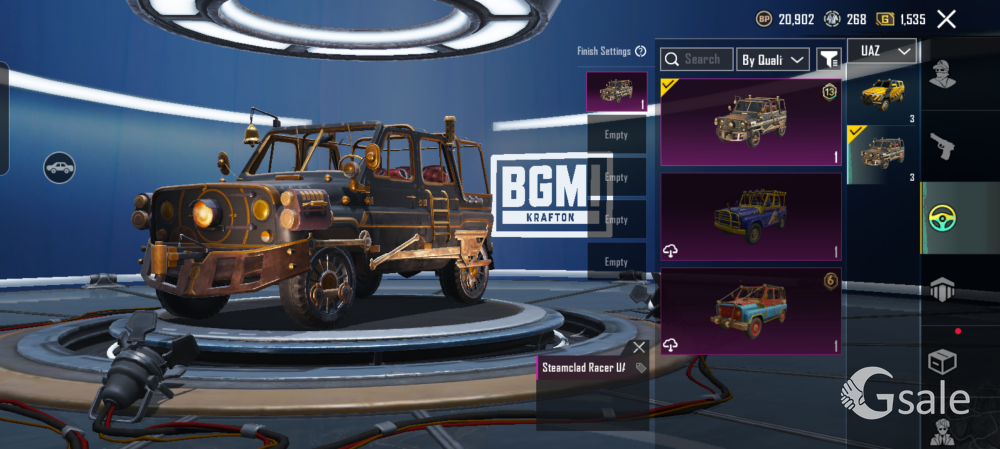This screenshot has width=1000, height=449.
Task: Select the equipped Steamclad Racer UAZ skin
Action: 750,122
